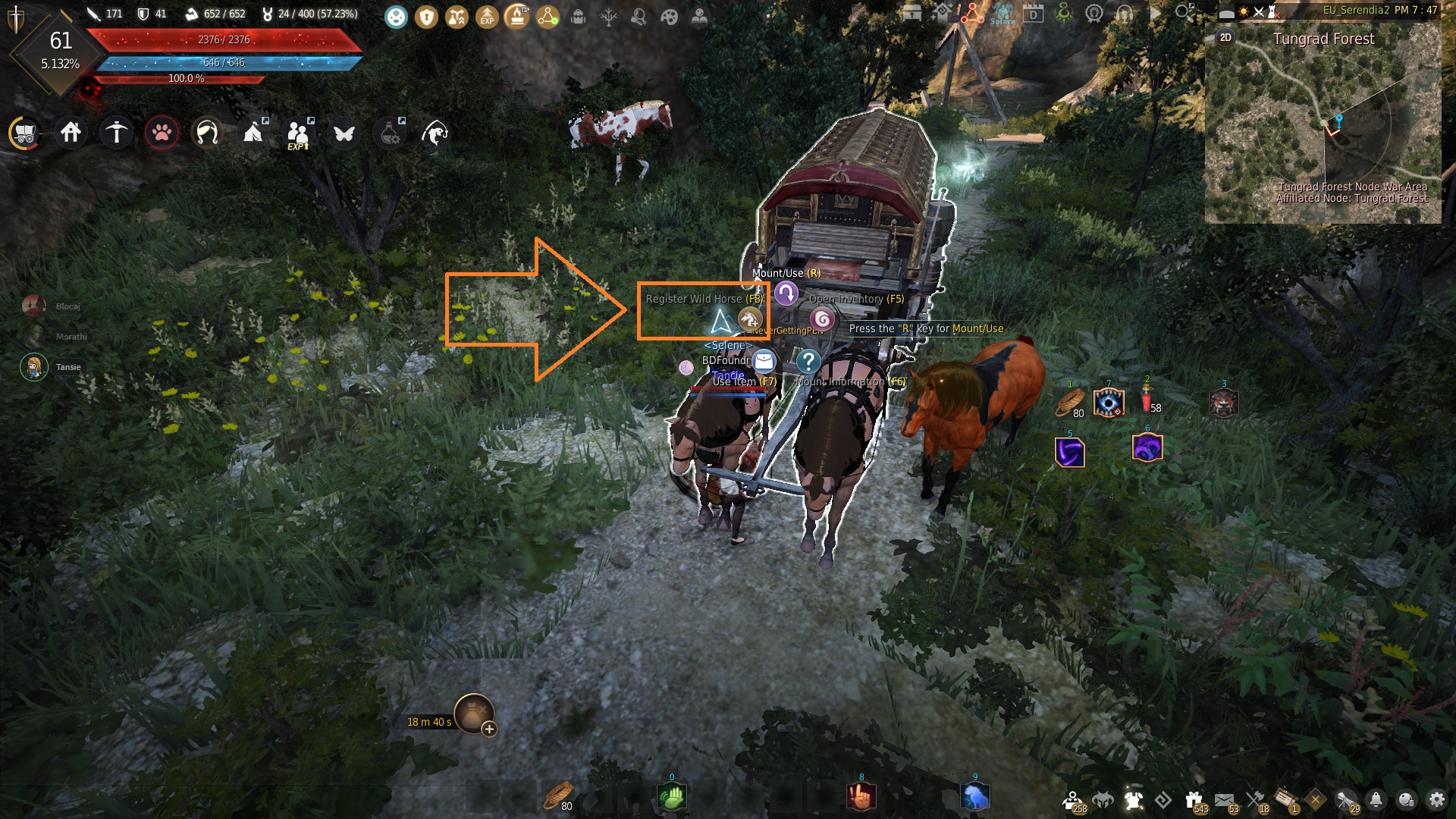Toggle the pink paw pet icon
This screenshot has height=819, width=1456.
point(162,134)
